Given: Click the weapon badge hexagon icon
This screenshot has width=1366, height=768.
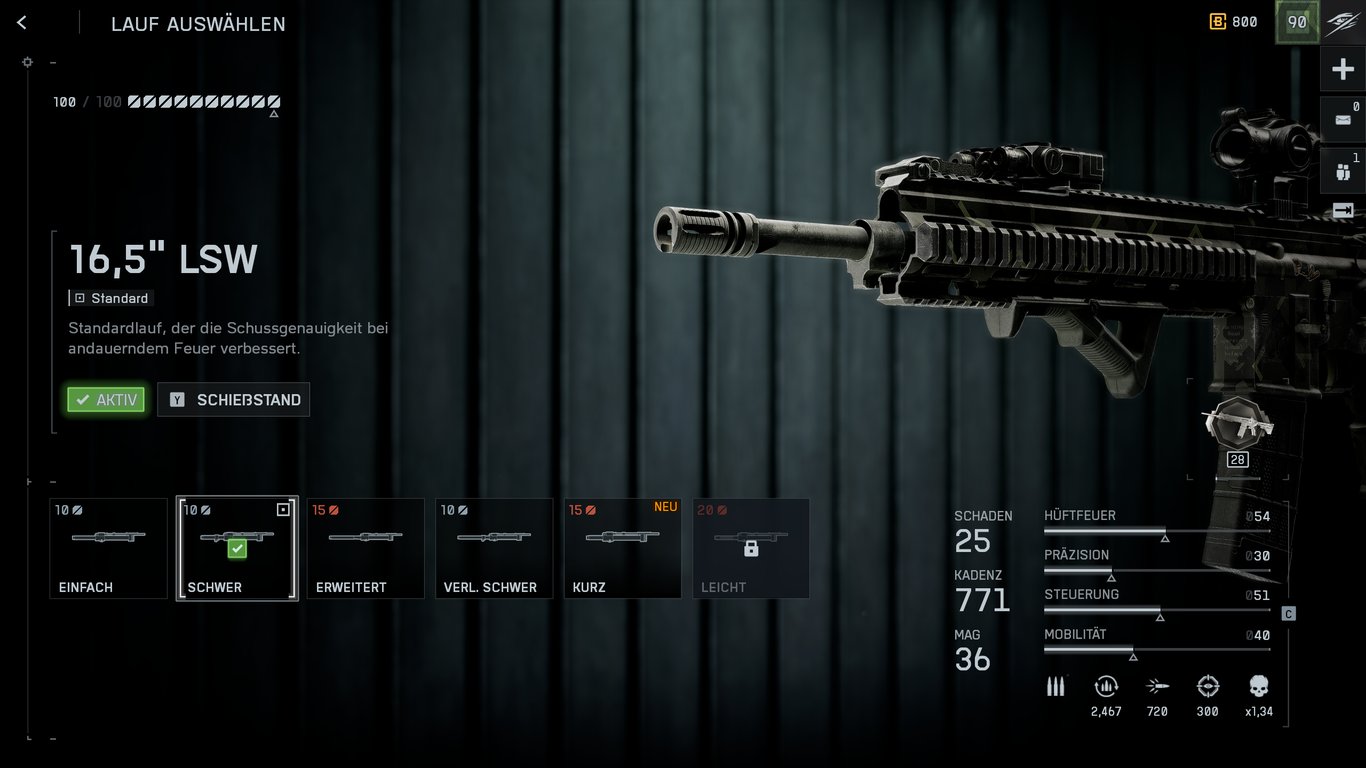Looking at the screenshot, I should click(x=1238, y=423).
